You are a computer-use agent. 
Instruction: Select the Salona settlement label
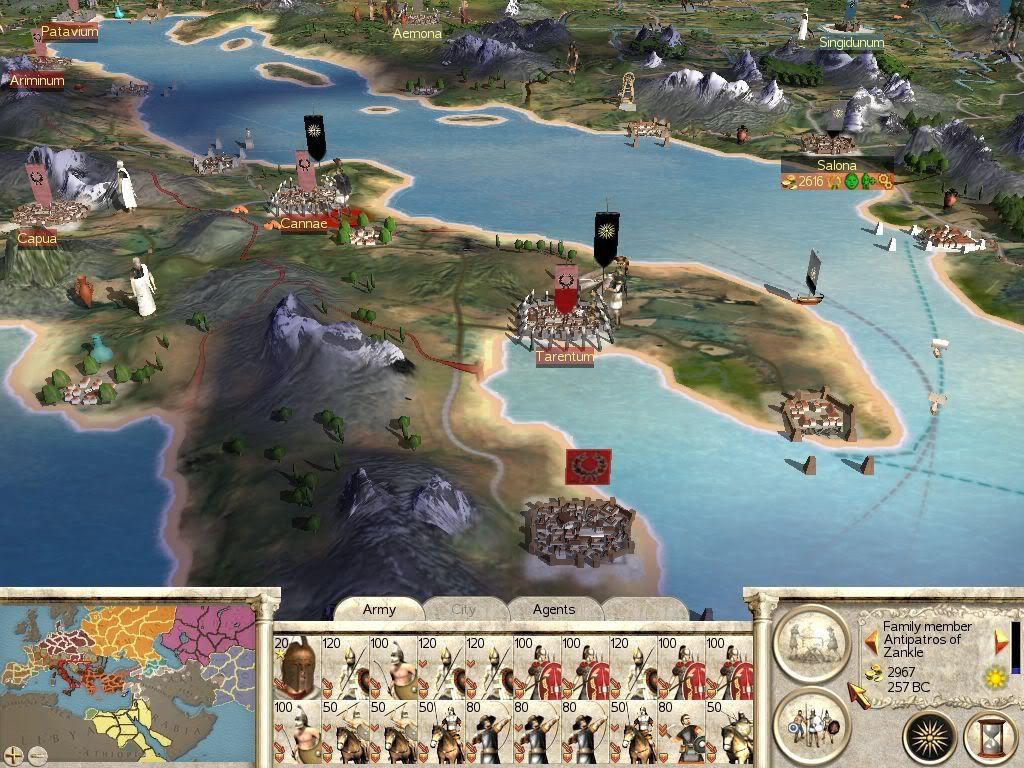[836, 165]
